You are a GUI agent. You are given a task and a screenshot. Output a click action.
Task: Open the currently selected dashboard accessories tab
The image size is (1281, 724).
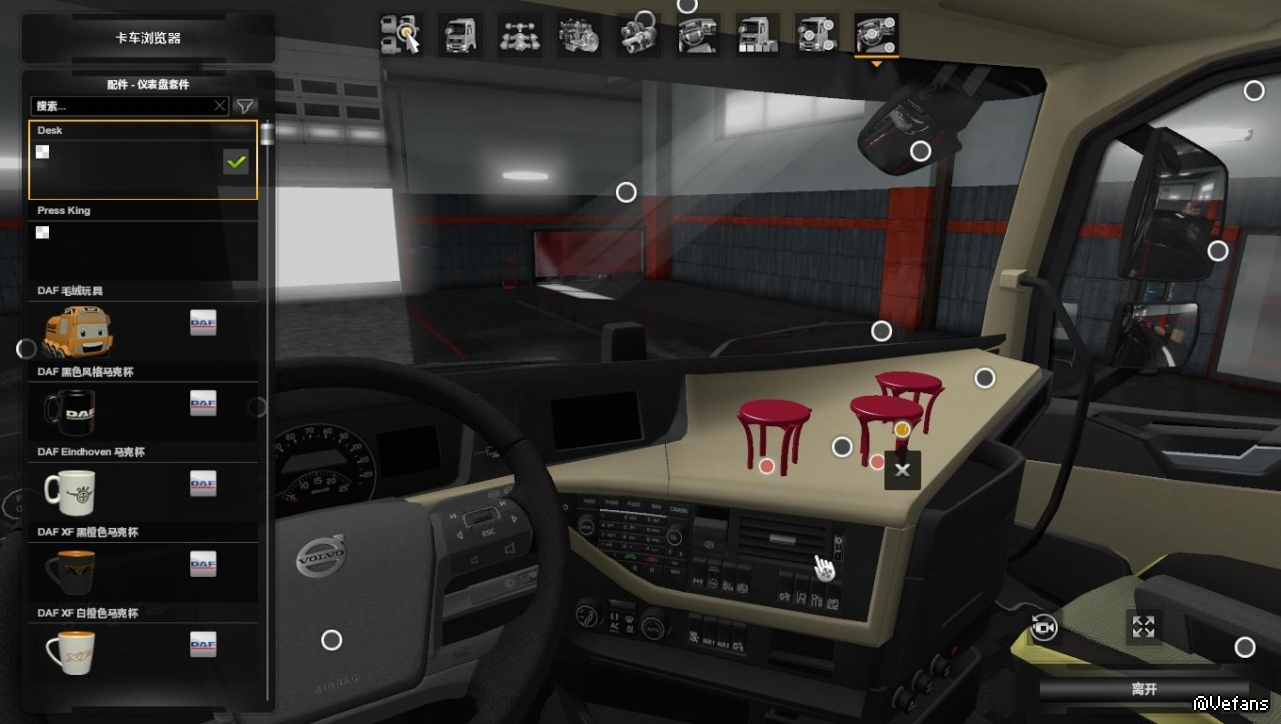click(x=876, y=35)
